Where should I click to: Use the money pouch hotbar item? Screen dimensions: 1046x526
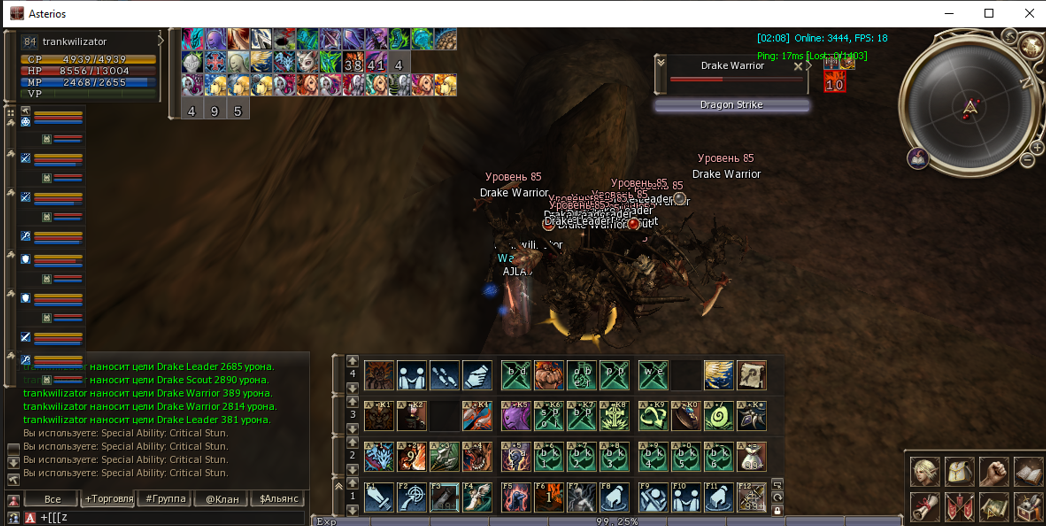click(x=752, y=456)
